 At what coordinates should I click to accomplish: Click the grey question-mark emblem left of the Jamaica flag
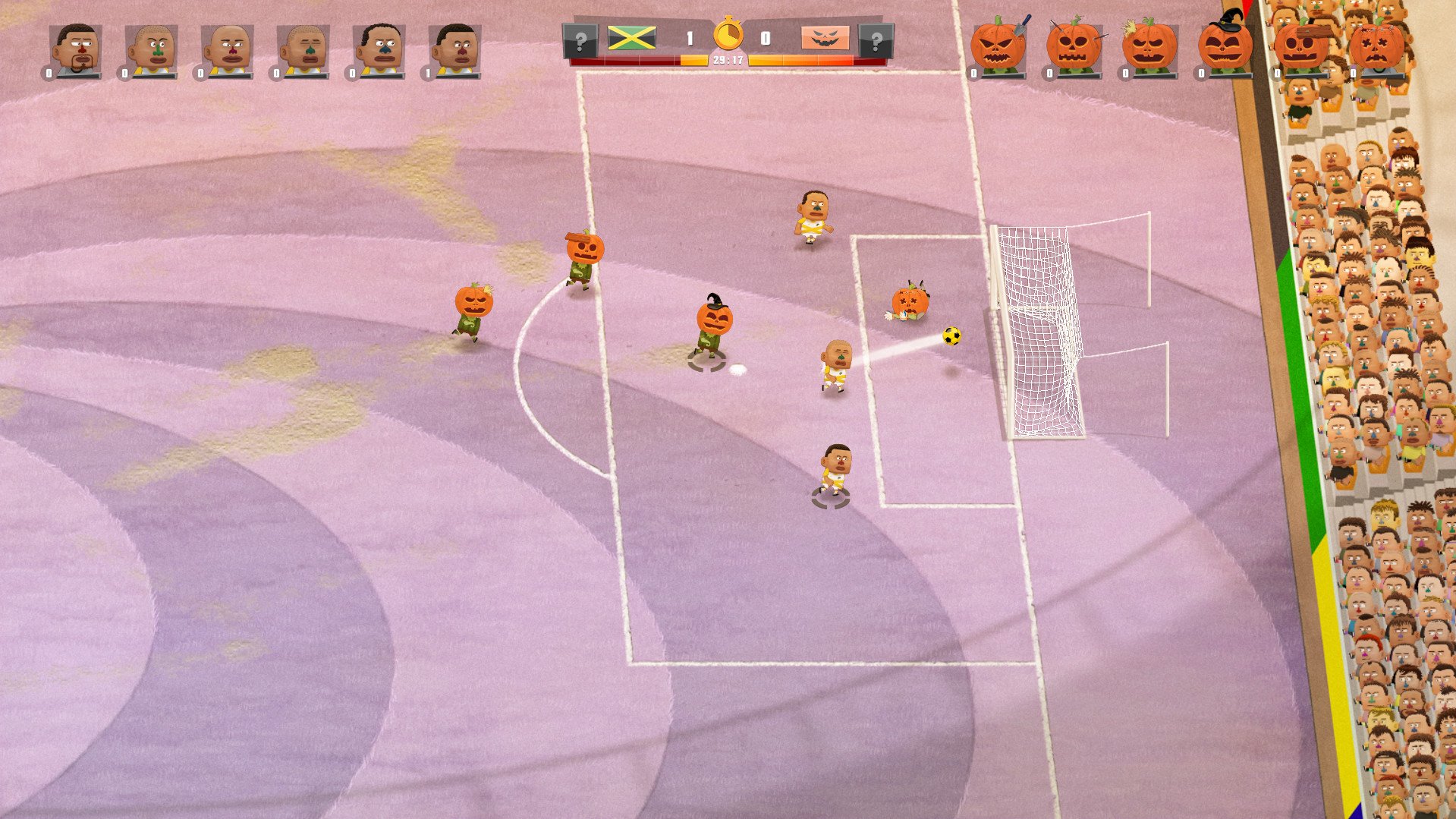coord(581,42)
